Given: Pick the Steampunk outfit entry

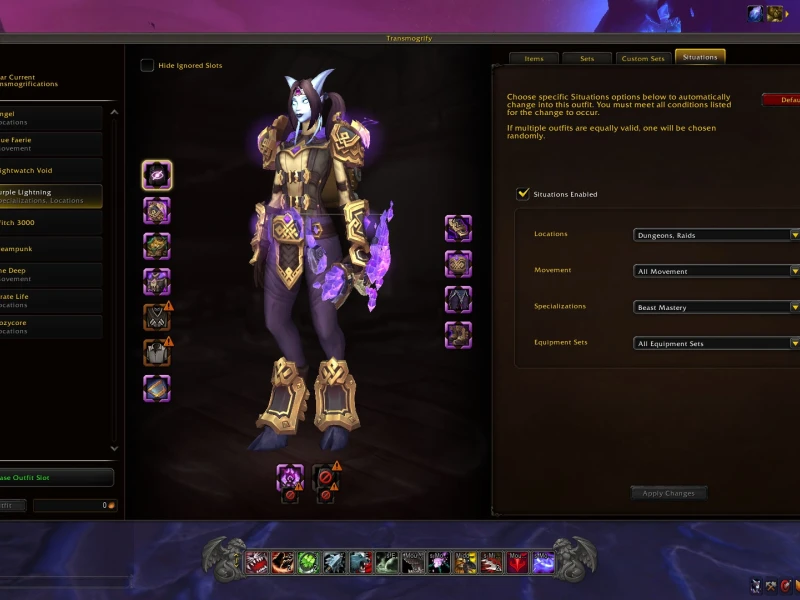Looking at the screenshot, I should [x=52, y=249].
